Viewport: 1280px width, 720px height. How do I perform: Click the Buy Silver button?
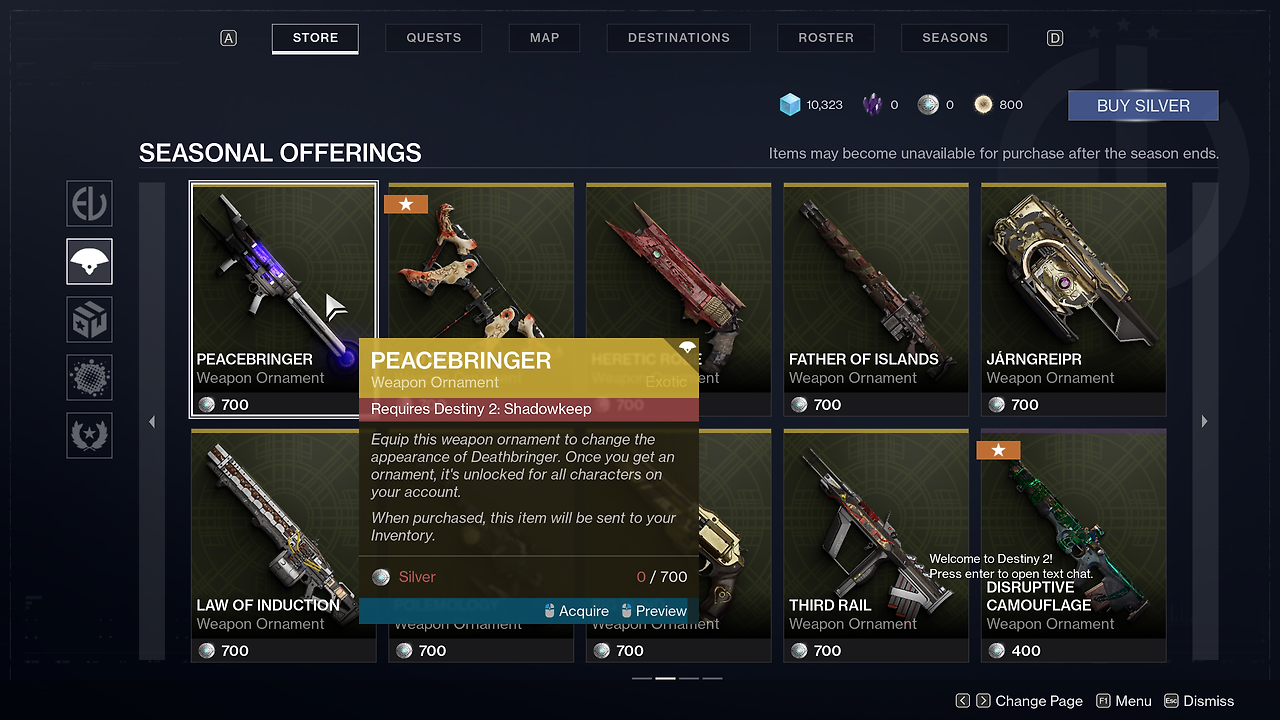pyautogui.click(x=1143, y=106)
